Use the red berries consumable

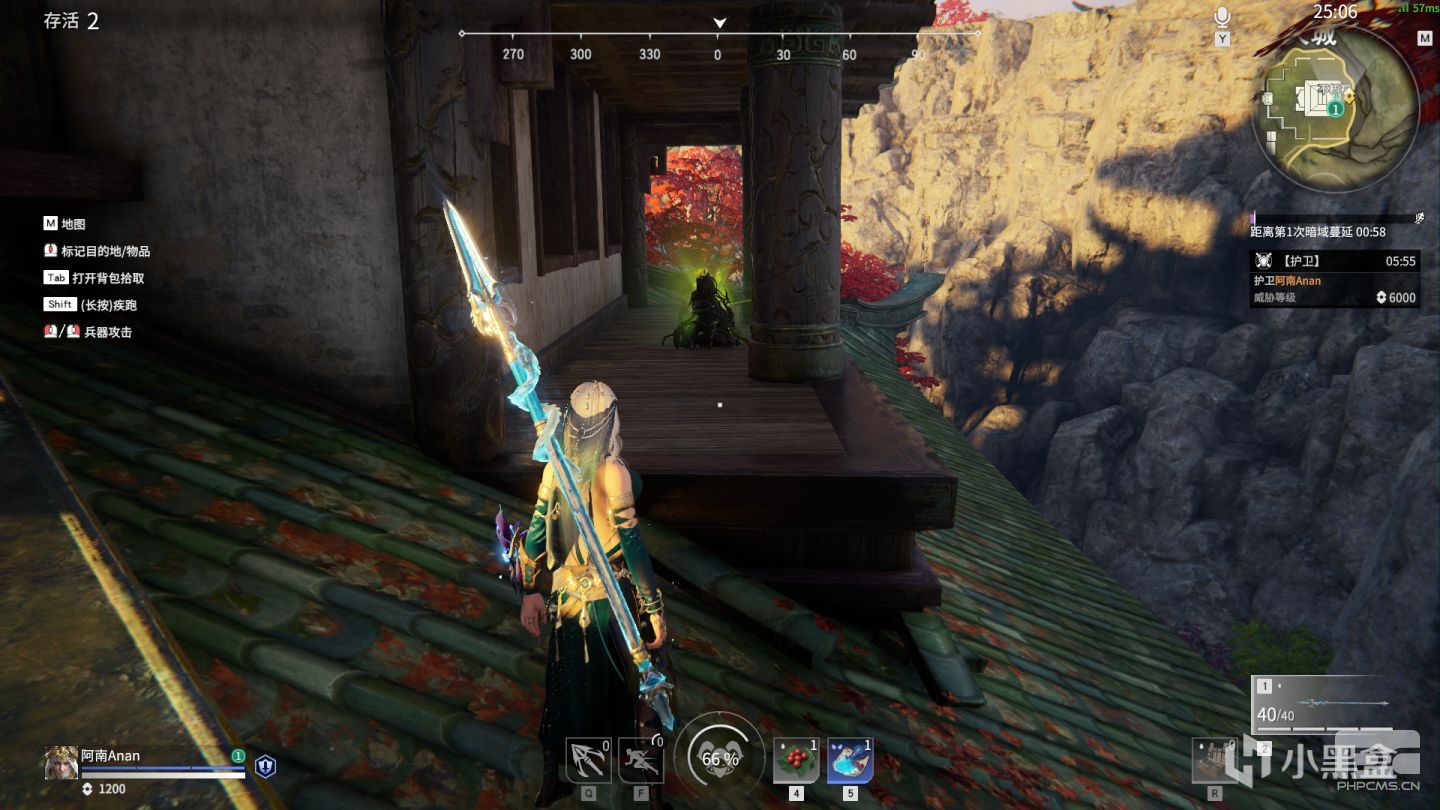pos(796,761)
